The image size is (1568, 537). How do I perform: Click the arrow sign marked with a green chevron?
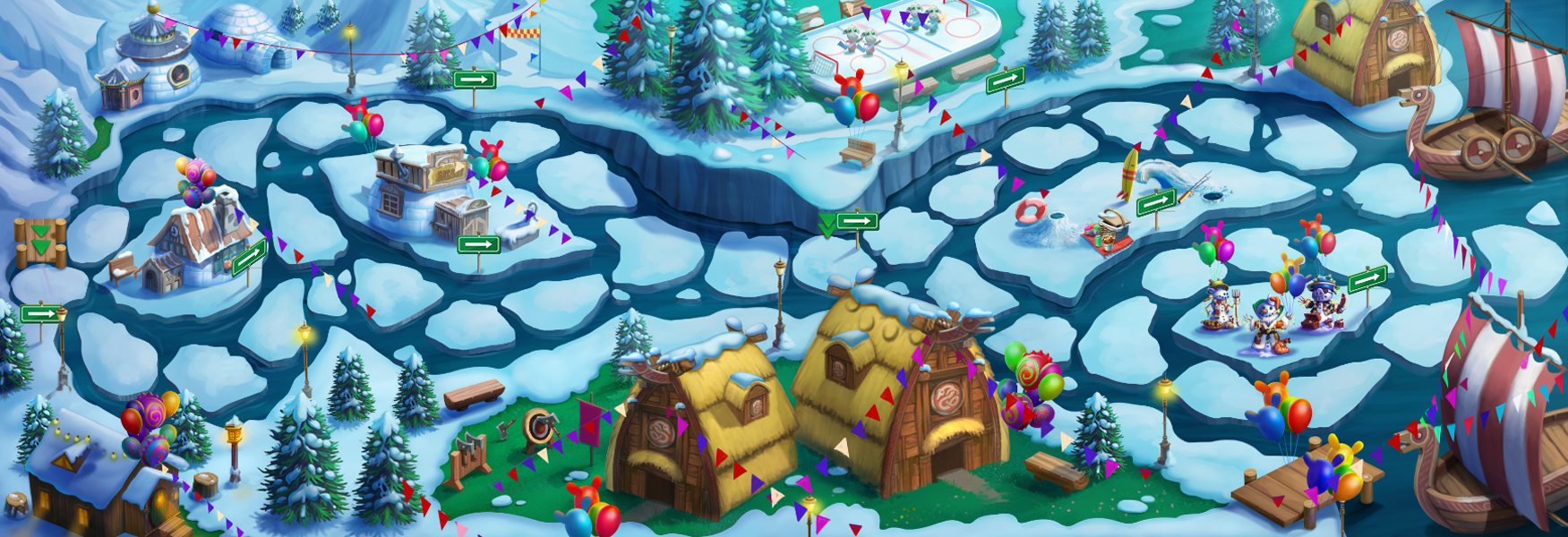point(857,220)
